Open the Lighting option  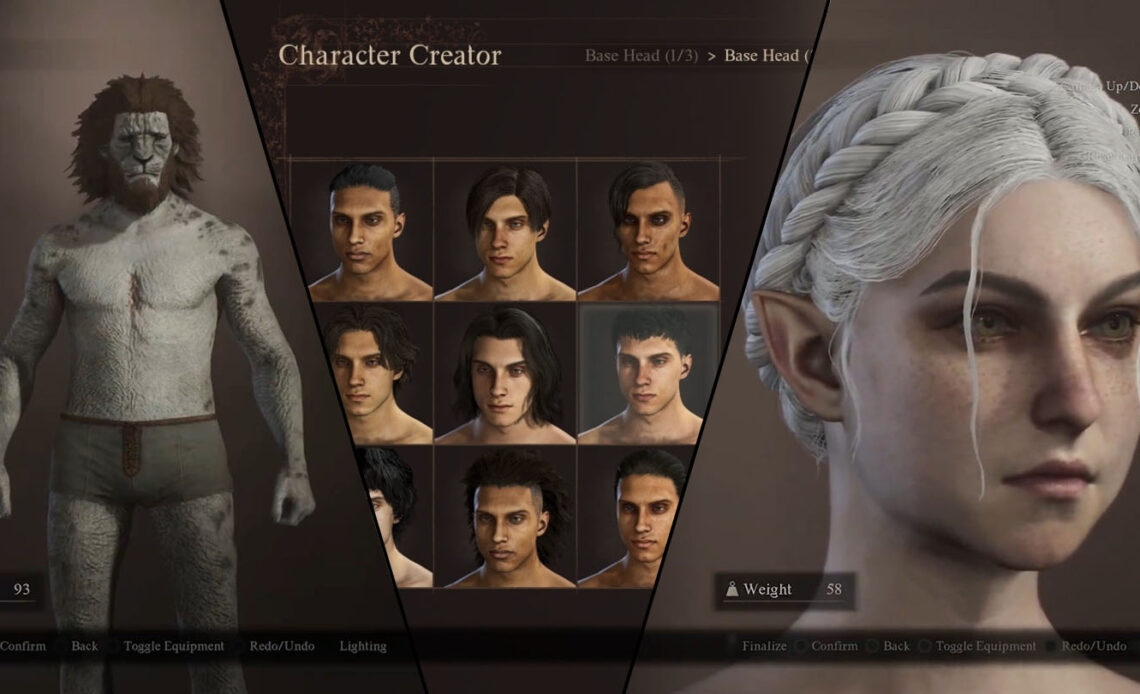click(362, 646)
